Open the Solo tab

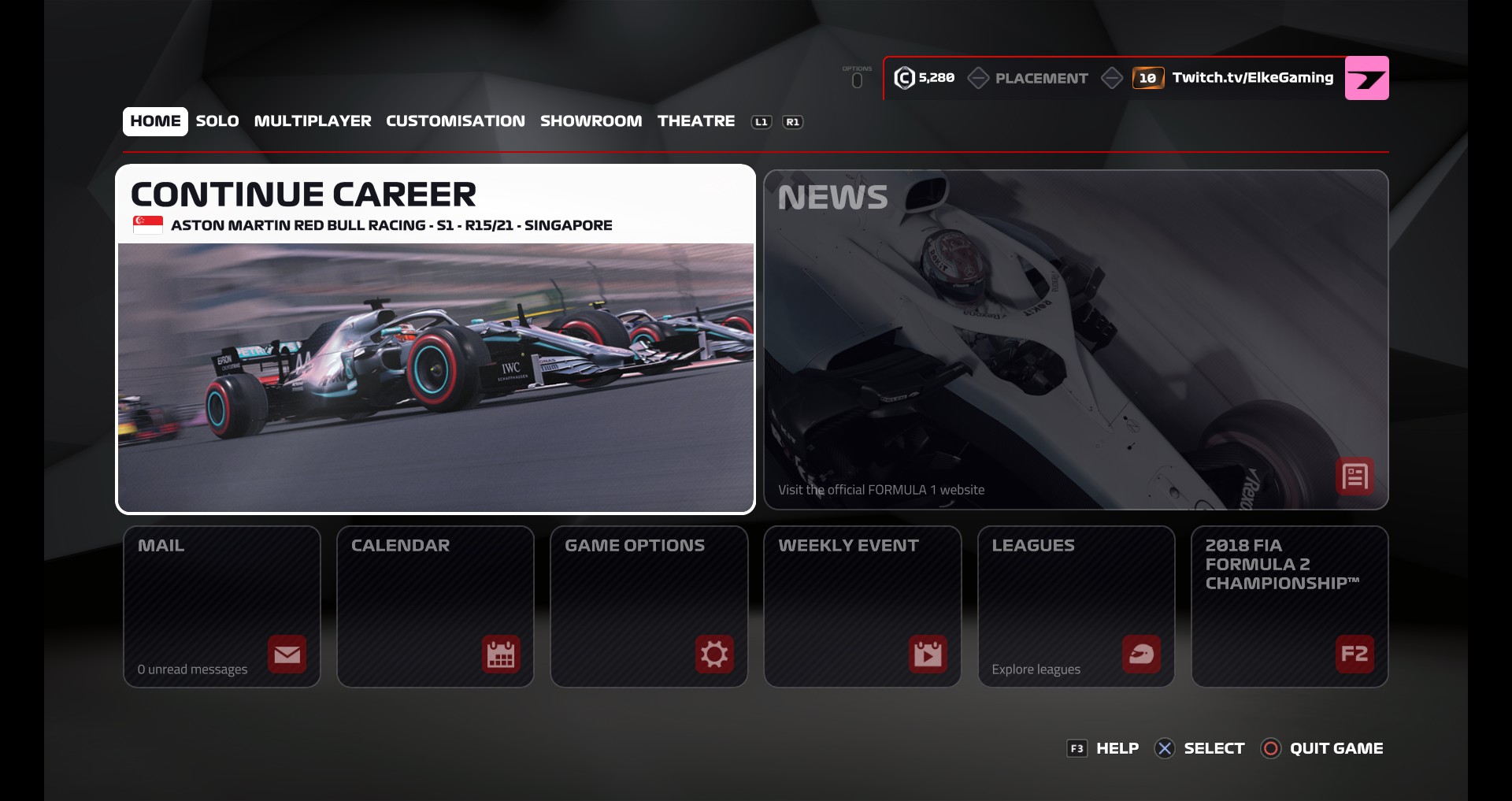[217, 121]
